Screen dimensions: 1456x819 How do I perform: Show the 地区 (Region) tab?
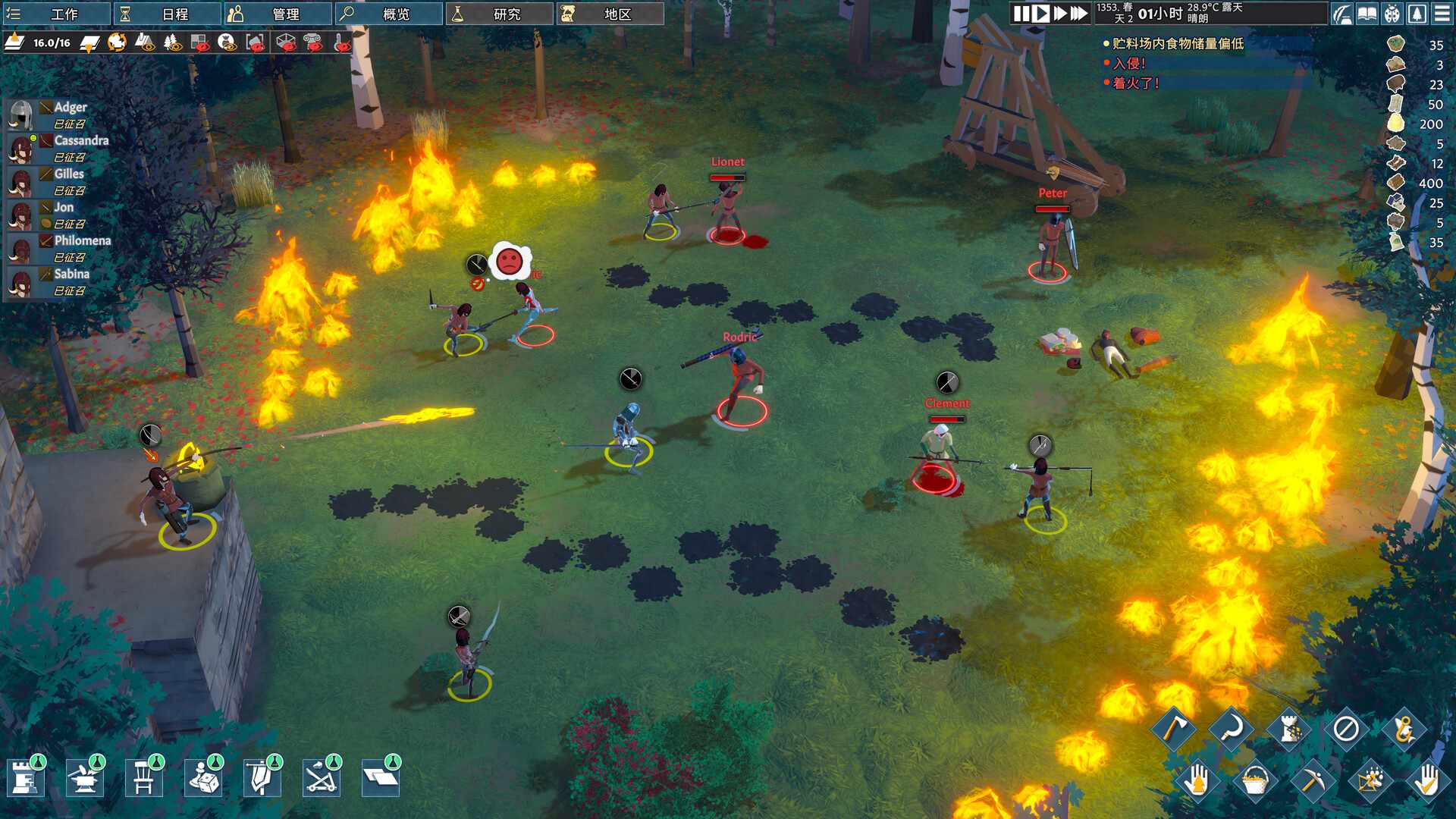pyautogui.click(x=609, y=14)
